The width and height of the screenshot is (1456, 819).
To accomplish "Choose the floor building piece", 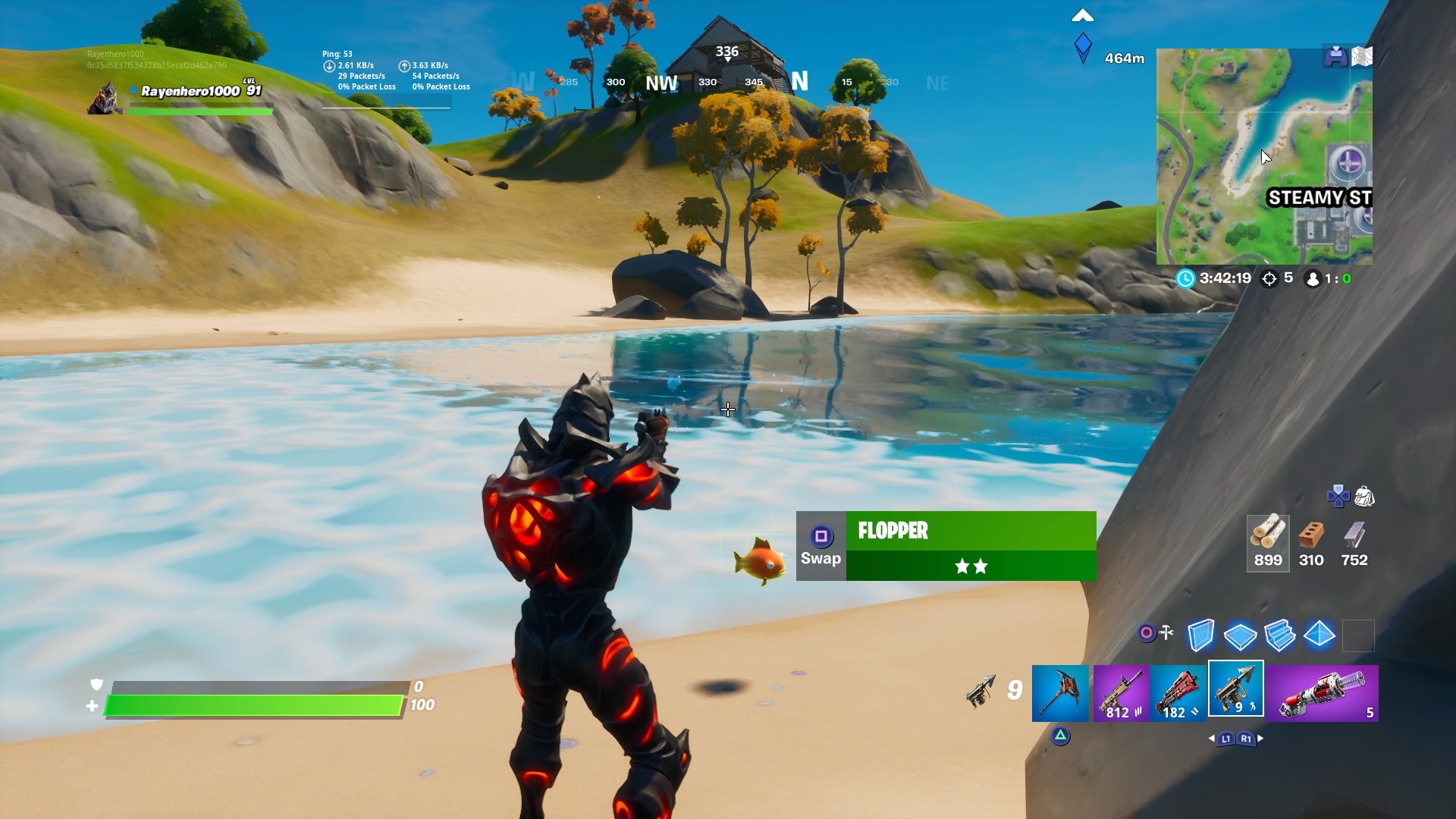I will click(1240, 635).
